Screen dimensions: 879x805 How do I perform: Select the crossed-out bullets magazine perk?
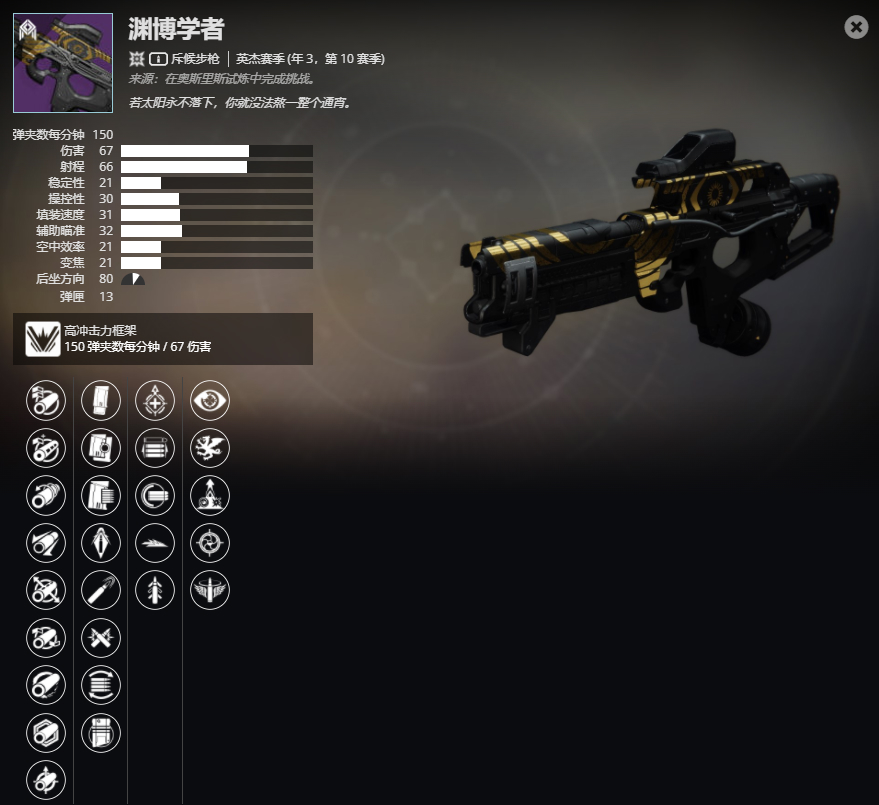[x=101, y=637]
